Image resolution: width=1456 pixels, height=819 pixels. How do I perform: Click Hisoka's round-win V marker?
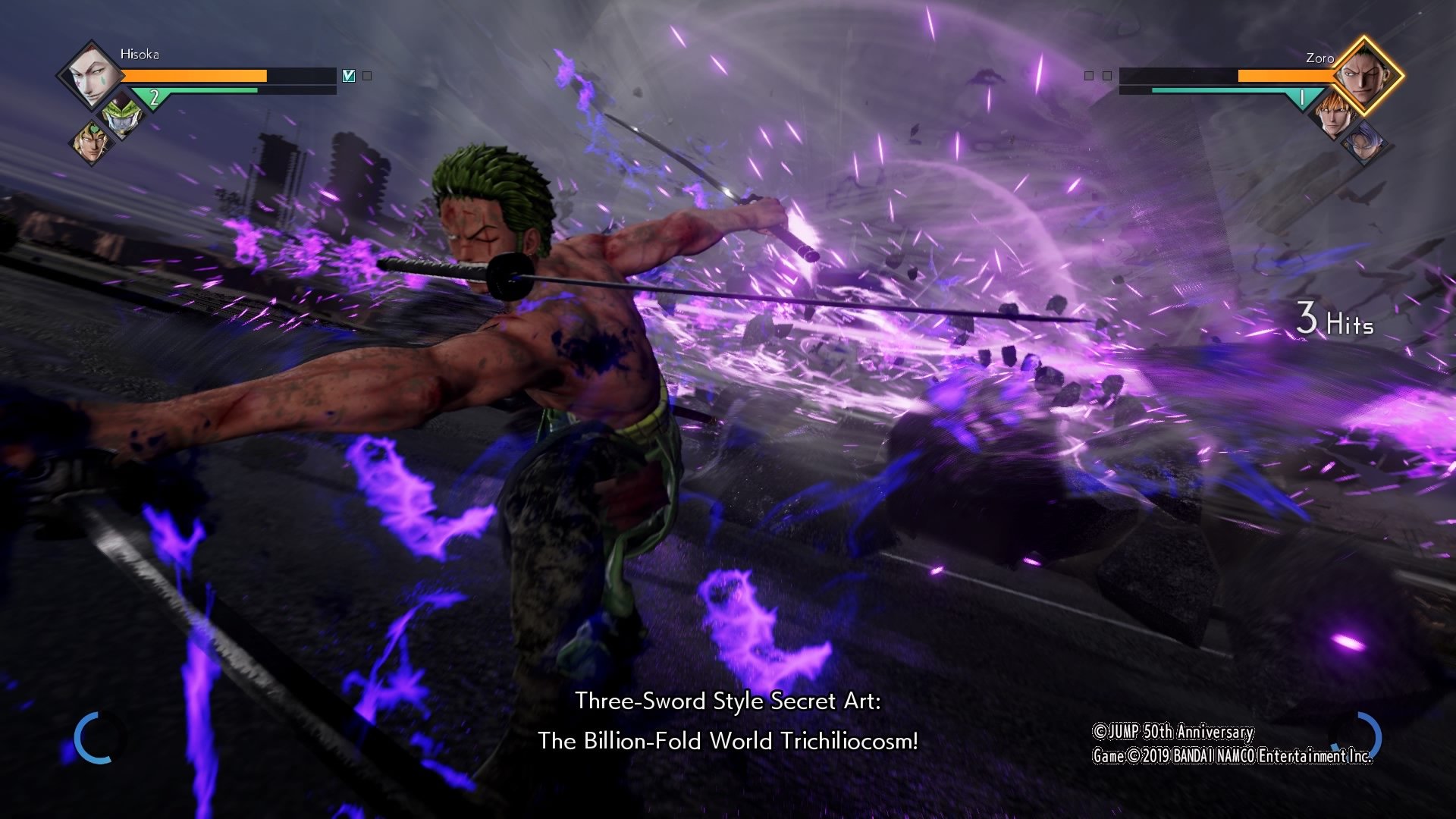tap(349, 76)
